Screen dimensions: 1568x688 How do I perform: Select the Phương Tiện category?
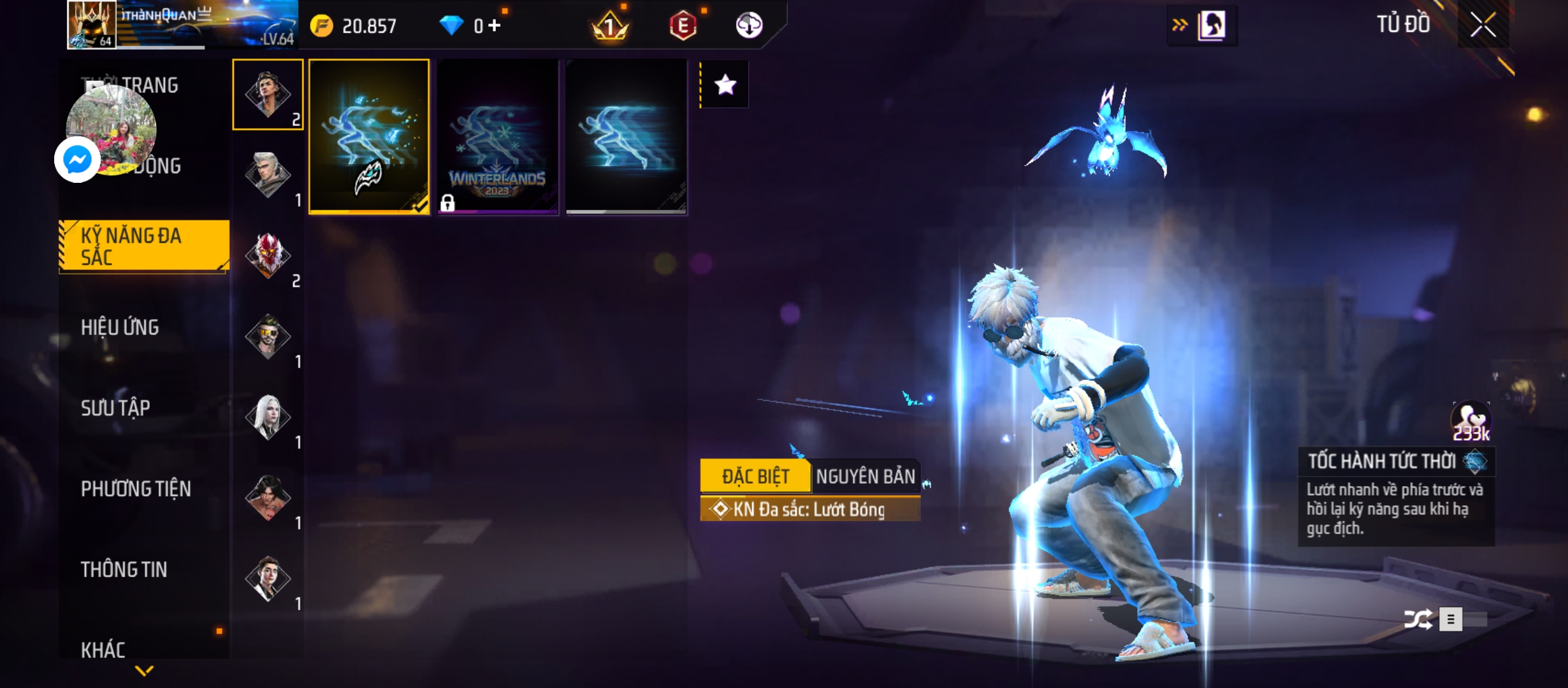(136, 489)
